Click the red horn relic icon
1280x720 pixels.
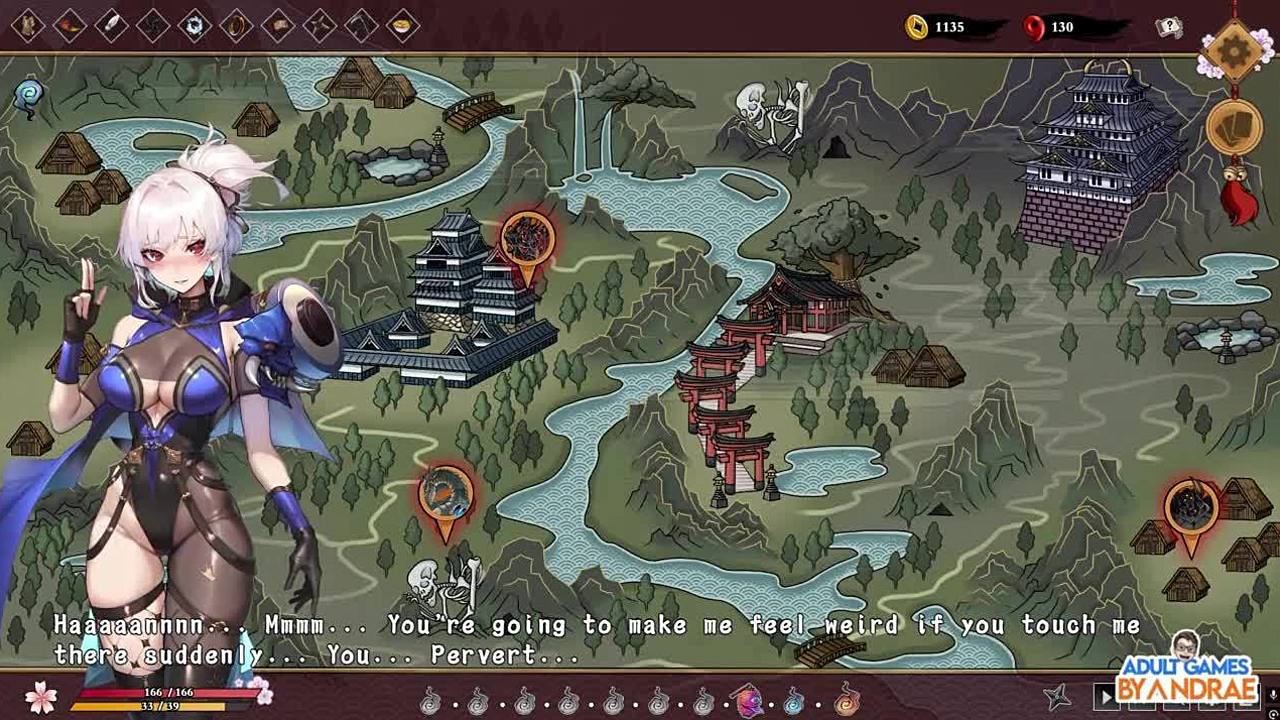point(69,26)
